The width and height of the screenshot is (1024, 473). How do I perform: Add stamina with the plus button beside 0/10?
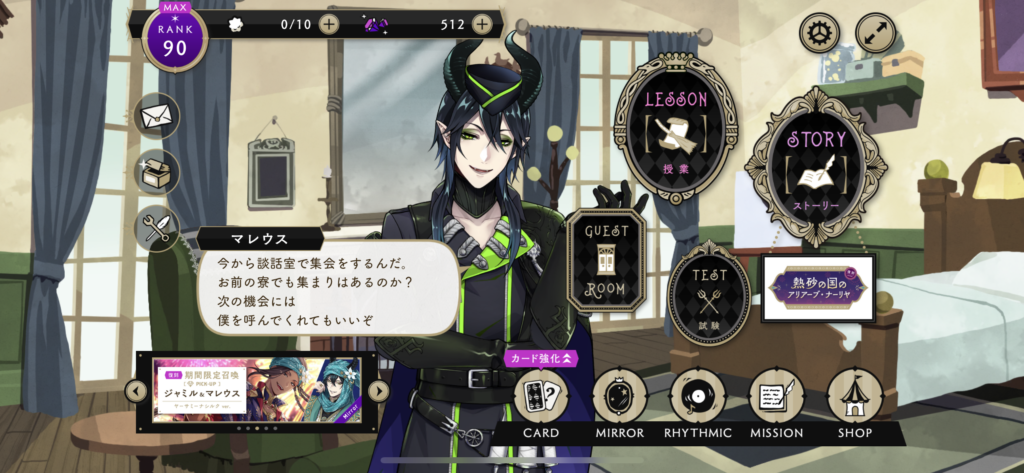tap(329, 24)
